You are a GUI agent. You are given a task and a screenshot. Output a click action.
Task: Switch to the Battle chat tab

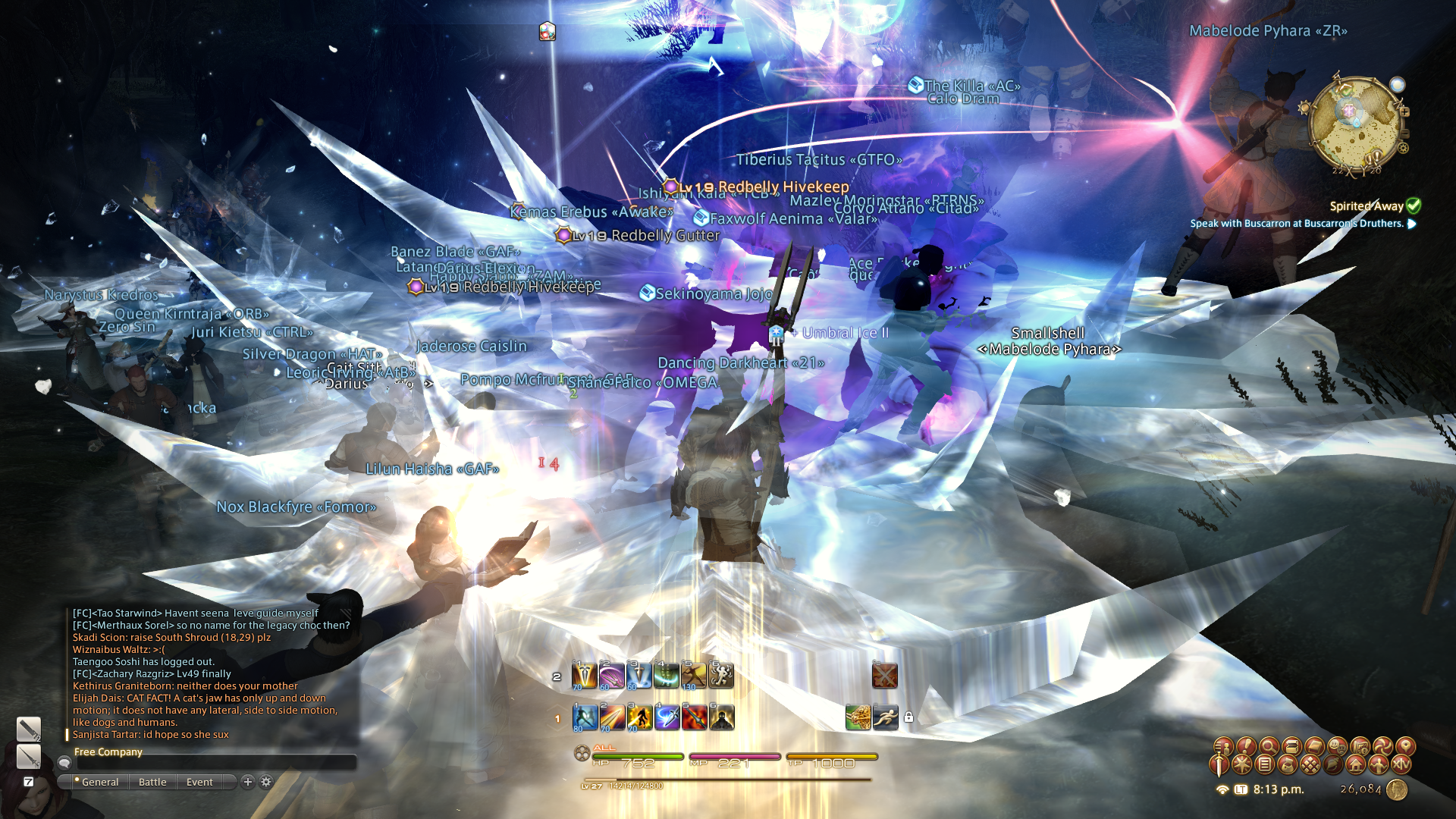click(152, 782)
